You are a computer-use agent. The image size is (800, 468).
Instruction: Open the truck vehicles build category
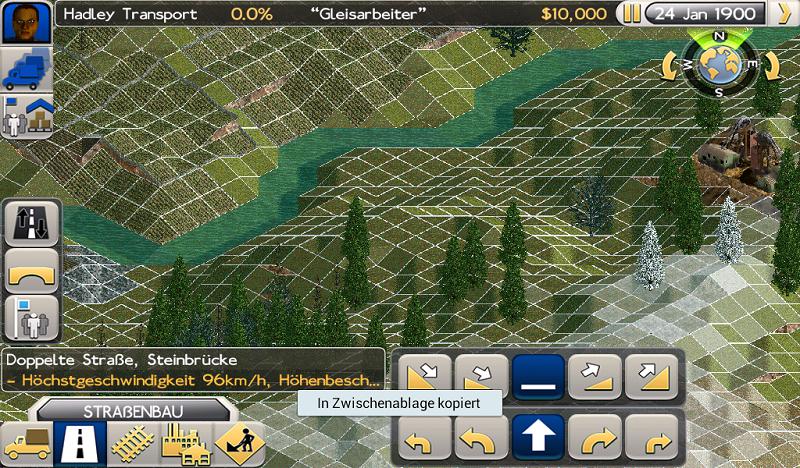(x=25, y=442)
